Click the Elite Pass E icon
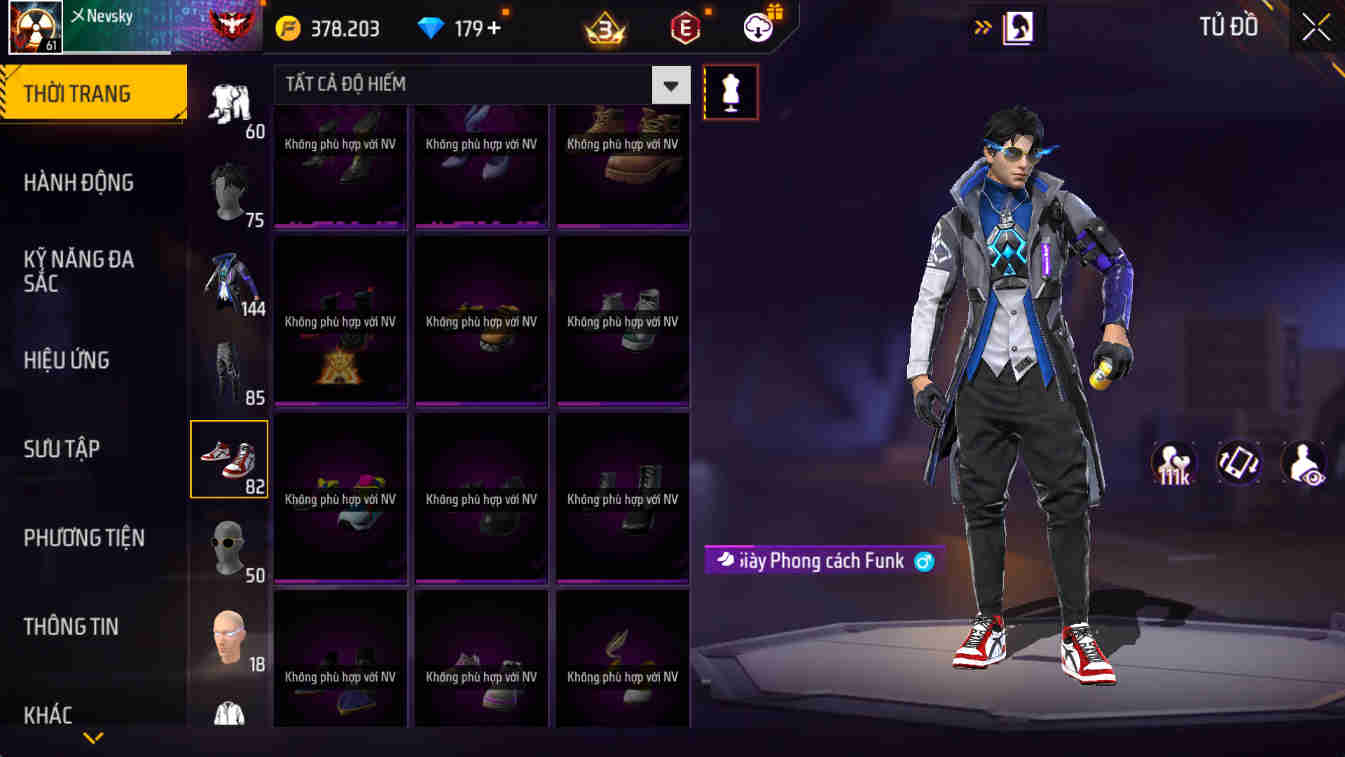The width and height of the screenshot is (1345, 757). pyautogui.click(x=681, y=27)
